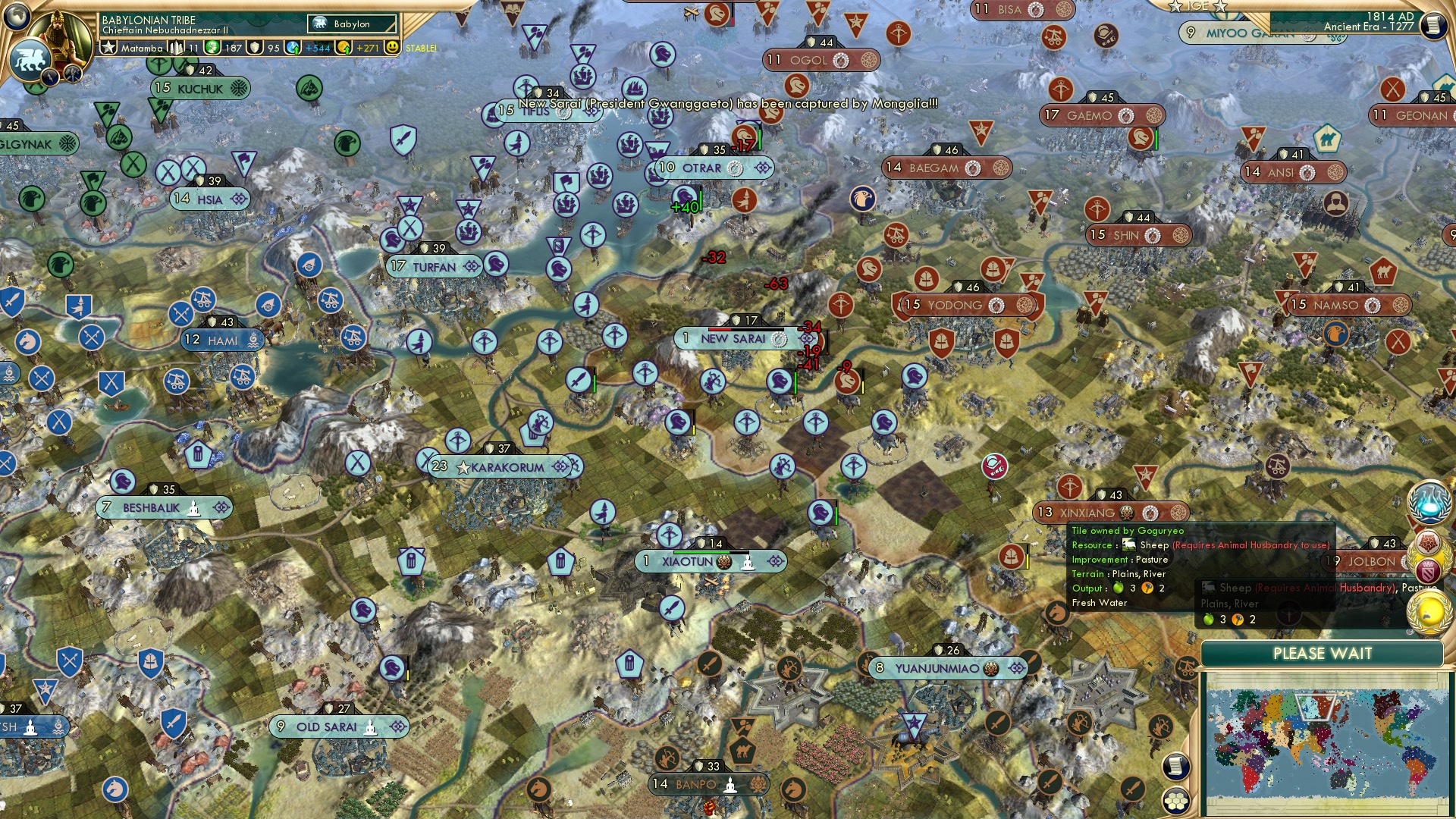Click the globe icon above the leader portrait
The image size is (1456, 819).
click(17, 15)
